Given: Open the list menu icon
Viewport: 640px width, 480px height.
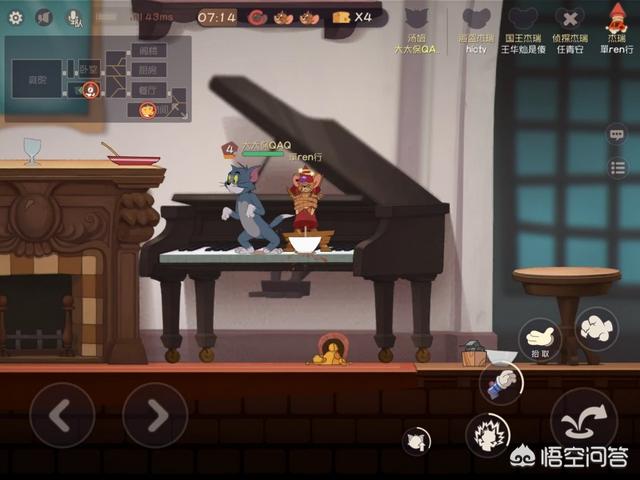Looking at the screenshot, I should point(617,167).
